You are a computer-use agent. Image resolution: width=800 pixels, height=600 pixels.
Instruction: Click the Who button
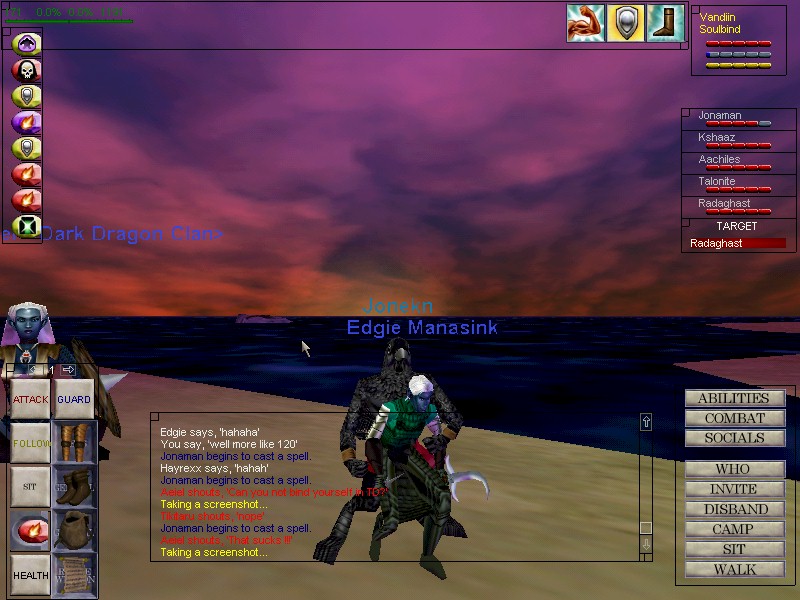pyautogui.click(x=734, y=469)
